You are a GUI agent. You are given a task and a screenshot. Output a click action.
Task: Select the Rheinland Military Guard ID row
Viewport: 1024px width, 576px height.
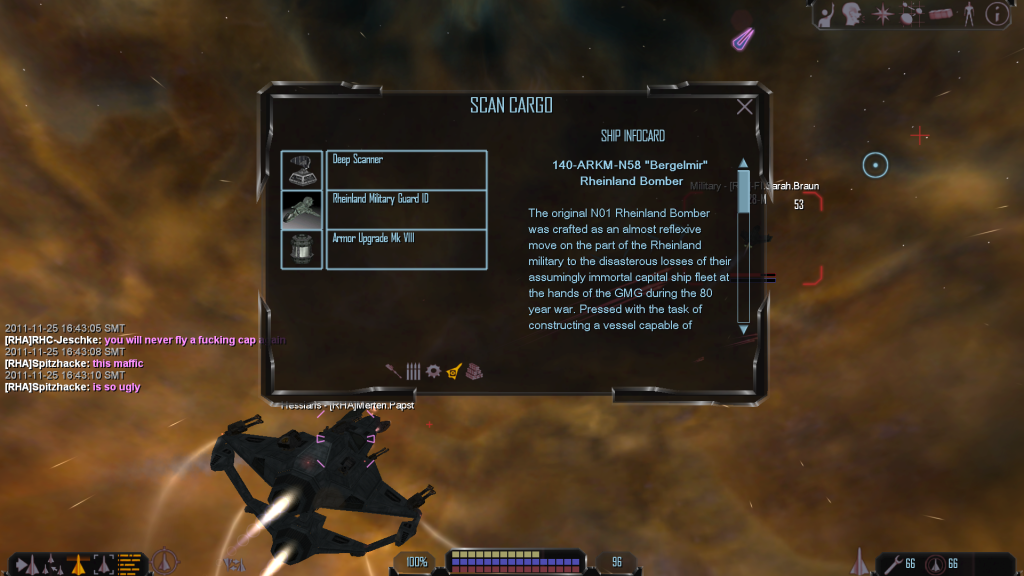[x=406, y=210]
